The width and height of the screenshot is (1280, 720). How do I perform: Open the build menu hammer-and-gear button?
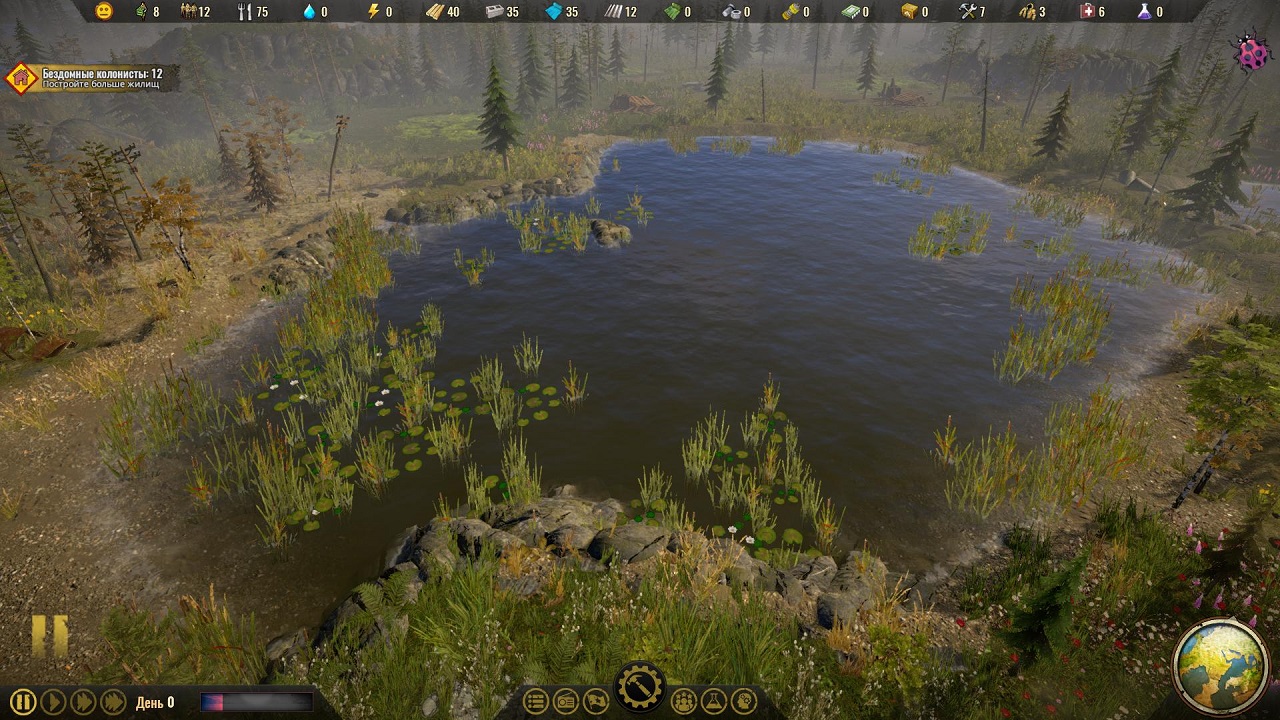tap(639, 687)
